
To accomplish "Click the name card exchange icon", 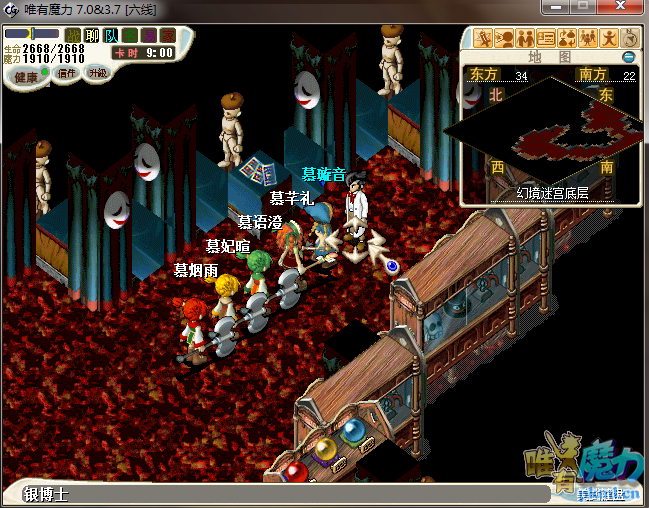I will click(546, 38).
